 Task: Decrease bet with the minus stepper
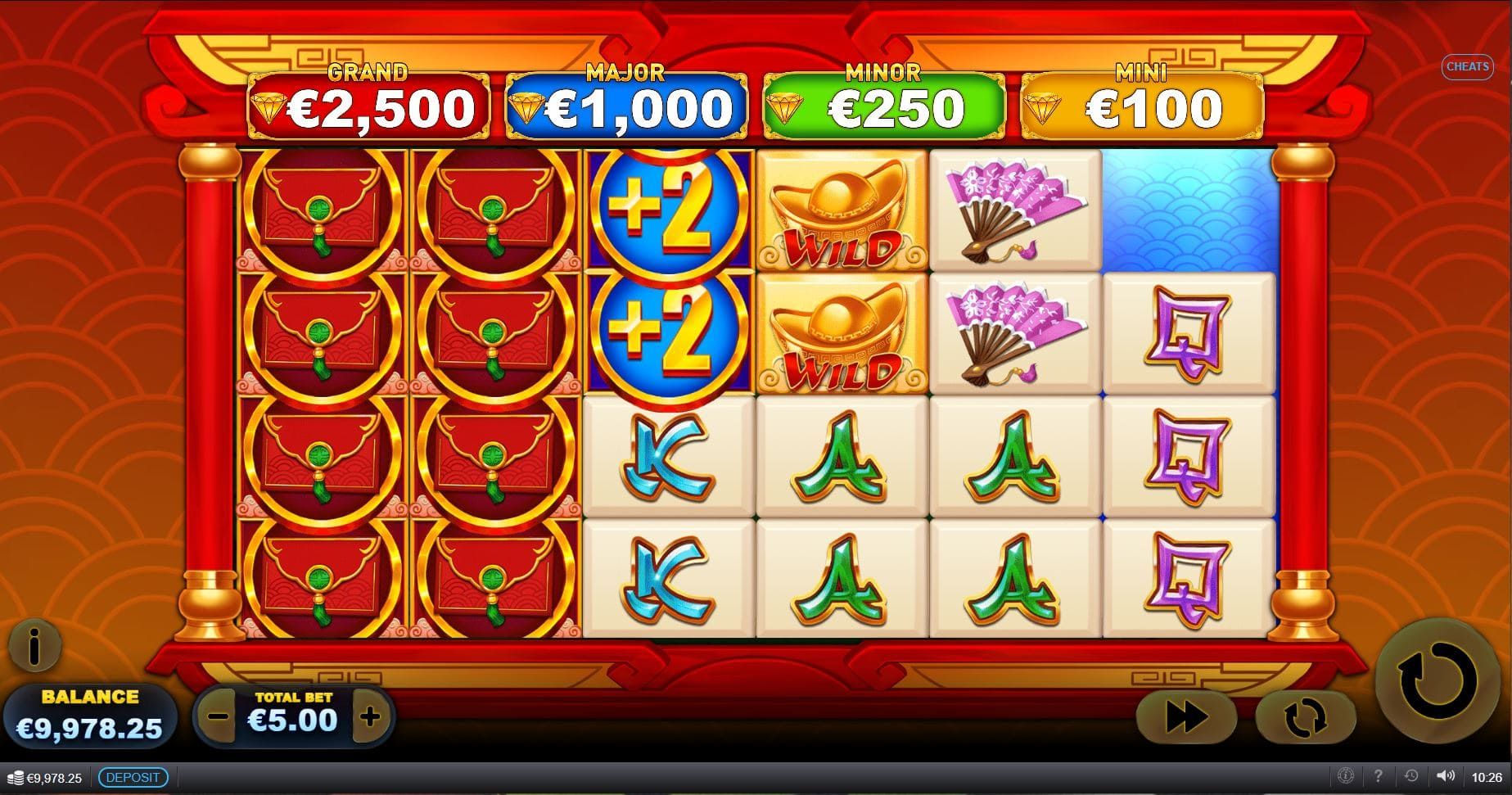click(217, 718)
